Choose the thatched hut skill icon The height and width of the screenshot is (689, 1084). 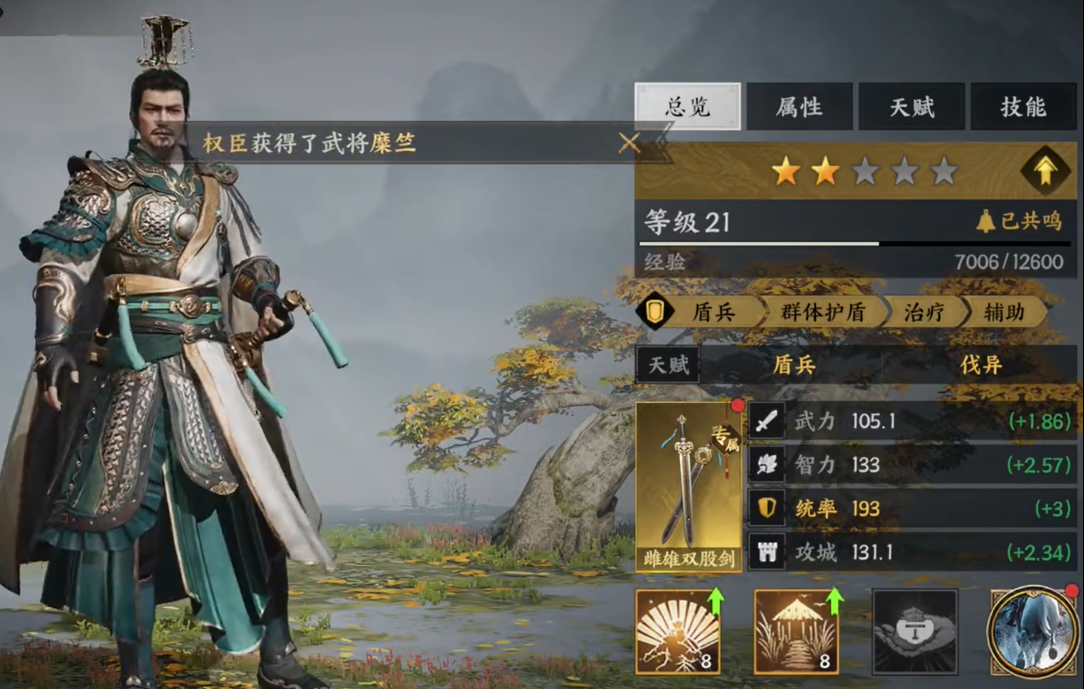[x=796, y=631]
